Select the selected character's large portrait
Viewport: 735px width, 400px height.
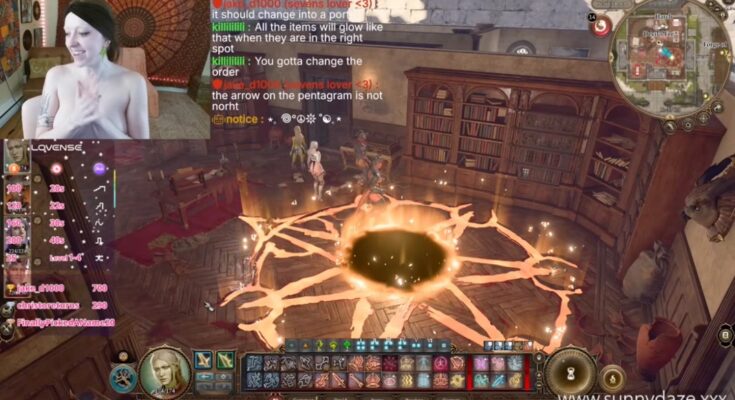coord(164,372)
